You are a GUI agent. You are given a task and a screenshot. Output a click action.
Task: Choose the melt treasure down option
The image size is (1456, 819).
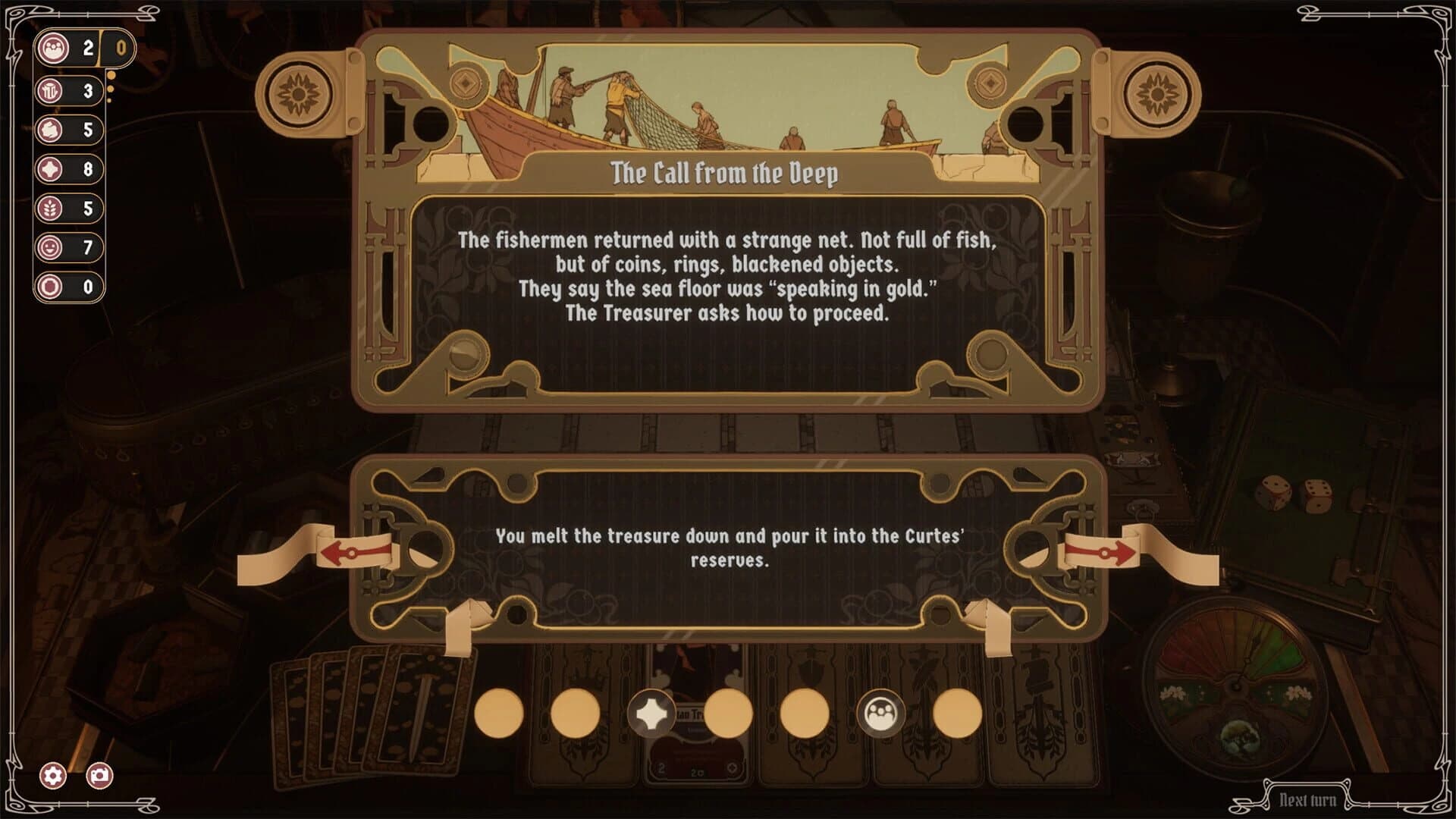pos(728,544)
